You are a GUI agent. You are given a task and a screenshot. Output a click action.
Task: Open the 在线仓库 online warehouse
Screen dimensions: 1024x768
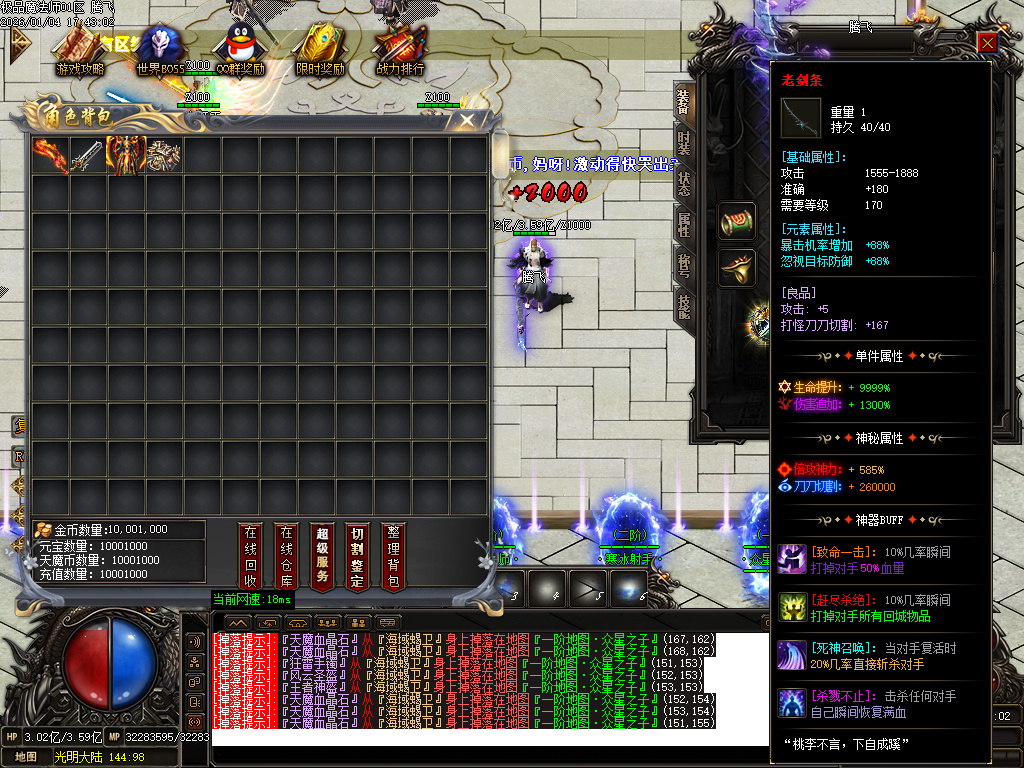[x=287, y=556]
